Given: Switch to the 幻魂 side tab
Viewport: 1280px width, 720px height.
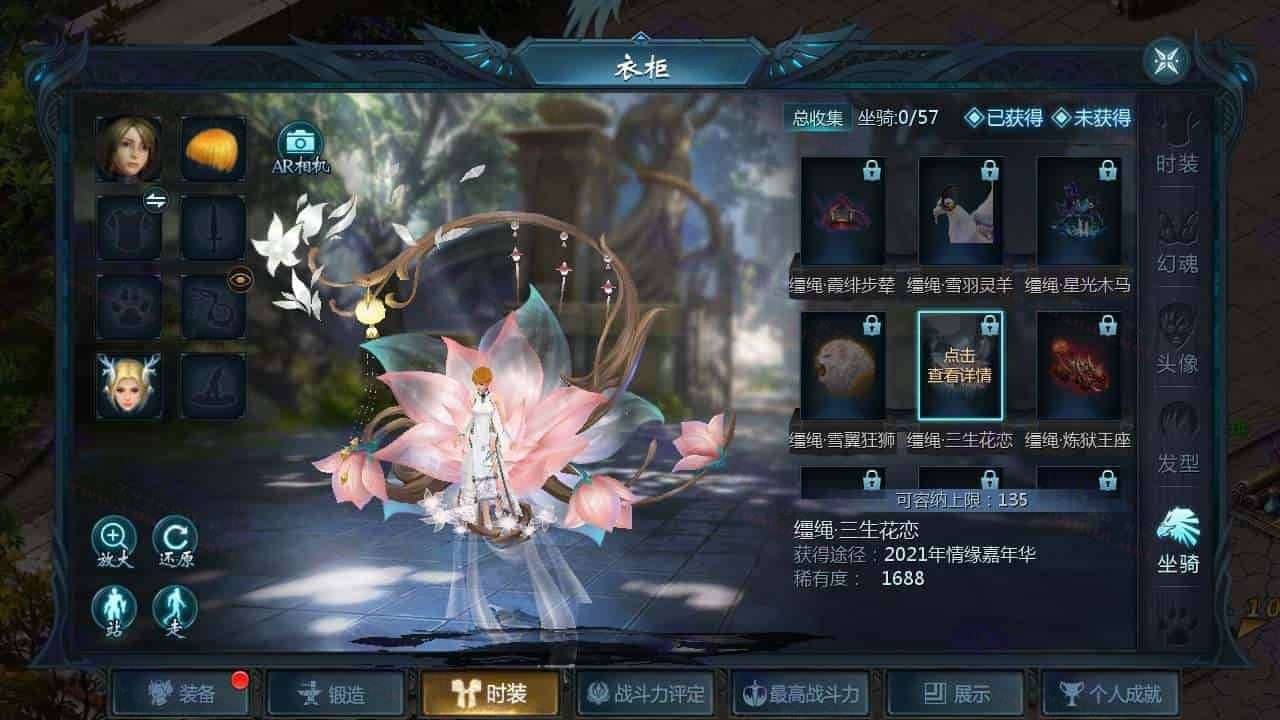Looking at the screenshot, I should (x=1177, y=243).
